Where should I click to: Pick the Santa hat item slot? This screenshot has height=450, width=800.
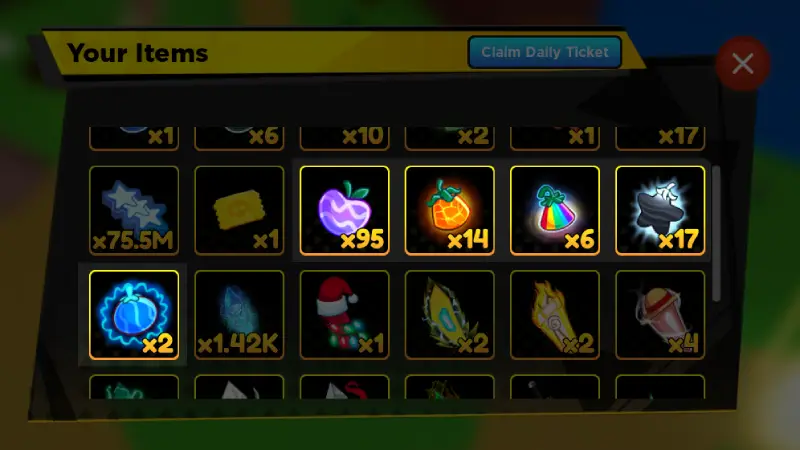pos(344,314)
